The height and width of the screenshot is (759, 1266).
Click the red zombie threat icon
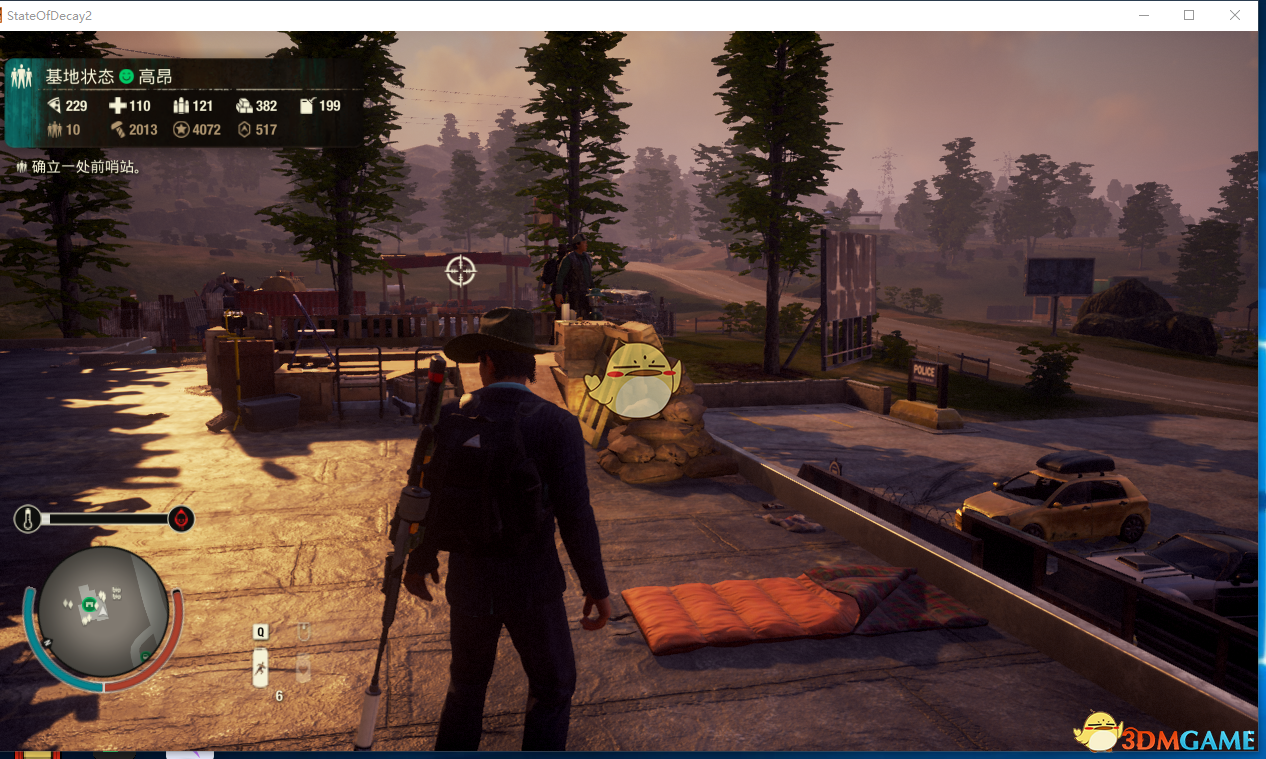point(181,519)
